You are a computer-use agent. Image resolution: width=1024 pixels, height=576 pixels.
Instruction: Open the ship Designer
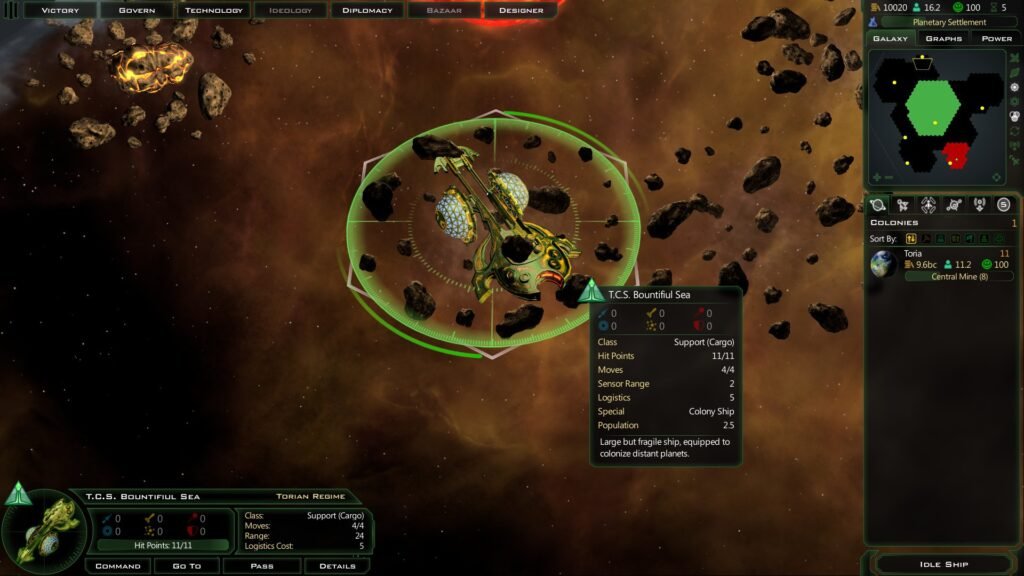521,10
